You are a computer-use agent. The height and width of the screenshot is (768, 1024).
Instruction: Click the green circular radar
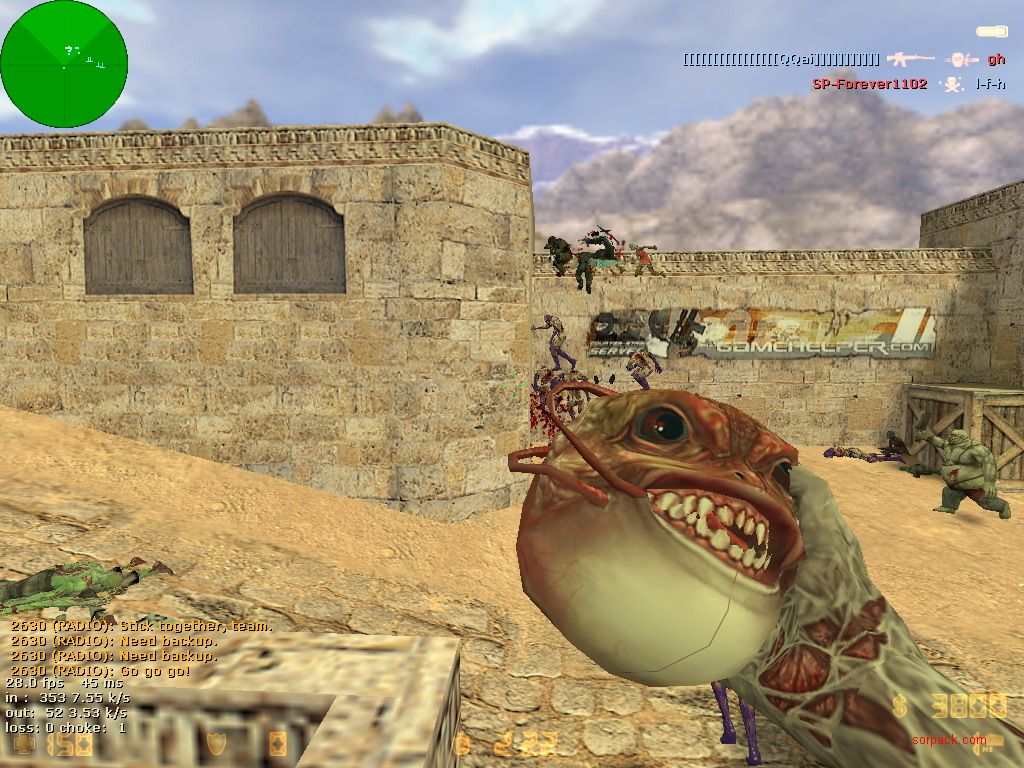pyautogui.click(x=64, y=64)
